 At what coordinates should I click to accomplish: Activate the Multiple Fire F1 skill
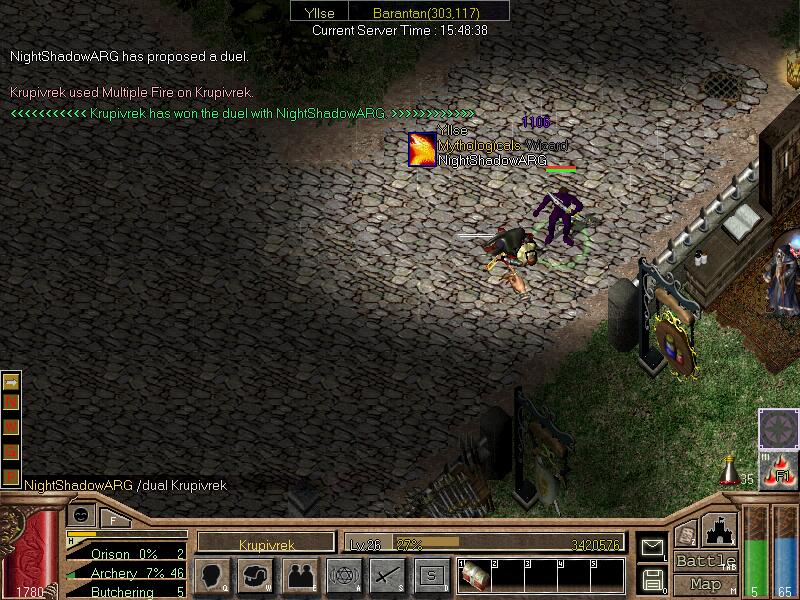pos(779,469)
